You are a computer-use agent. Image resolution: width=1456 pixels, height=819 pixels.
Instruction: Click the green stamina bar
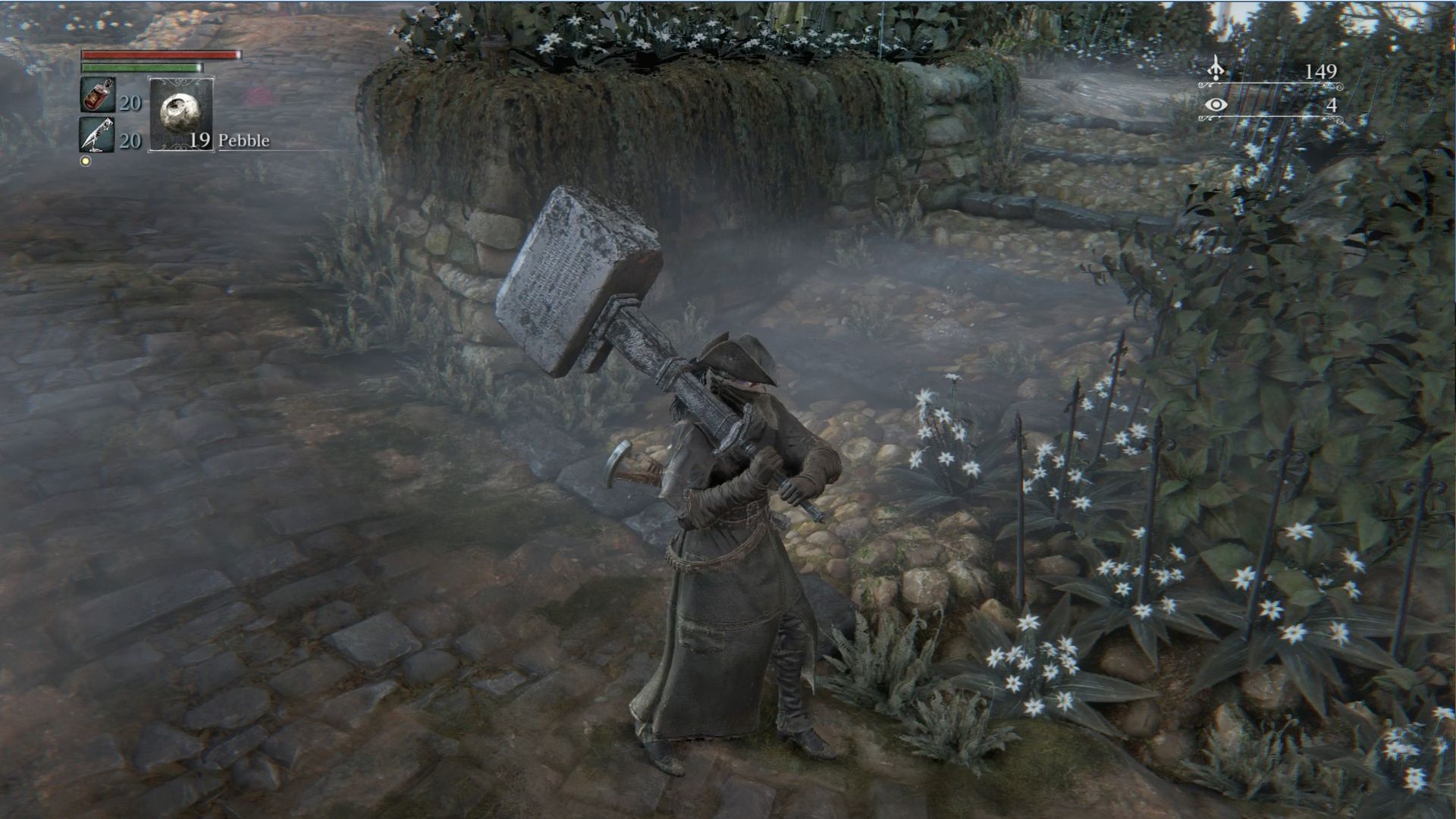tap(140, 68)
